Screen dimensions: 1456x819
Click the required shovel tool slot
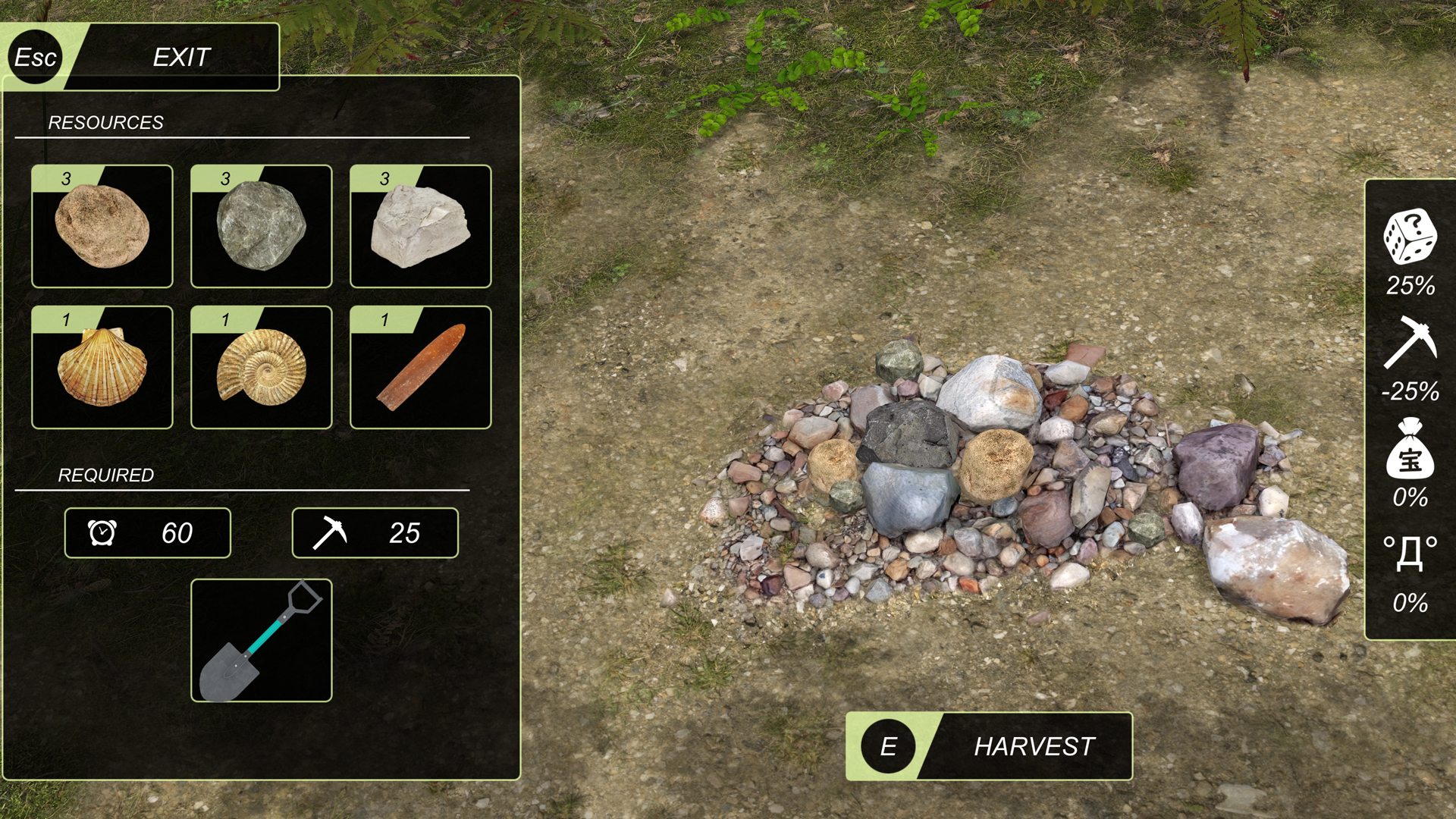click(262, 641)
